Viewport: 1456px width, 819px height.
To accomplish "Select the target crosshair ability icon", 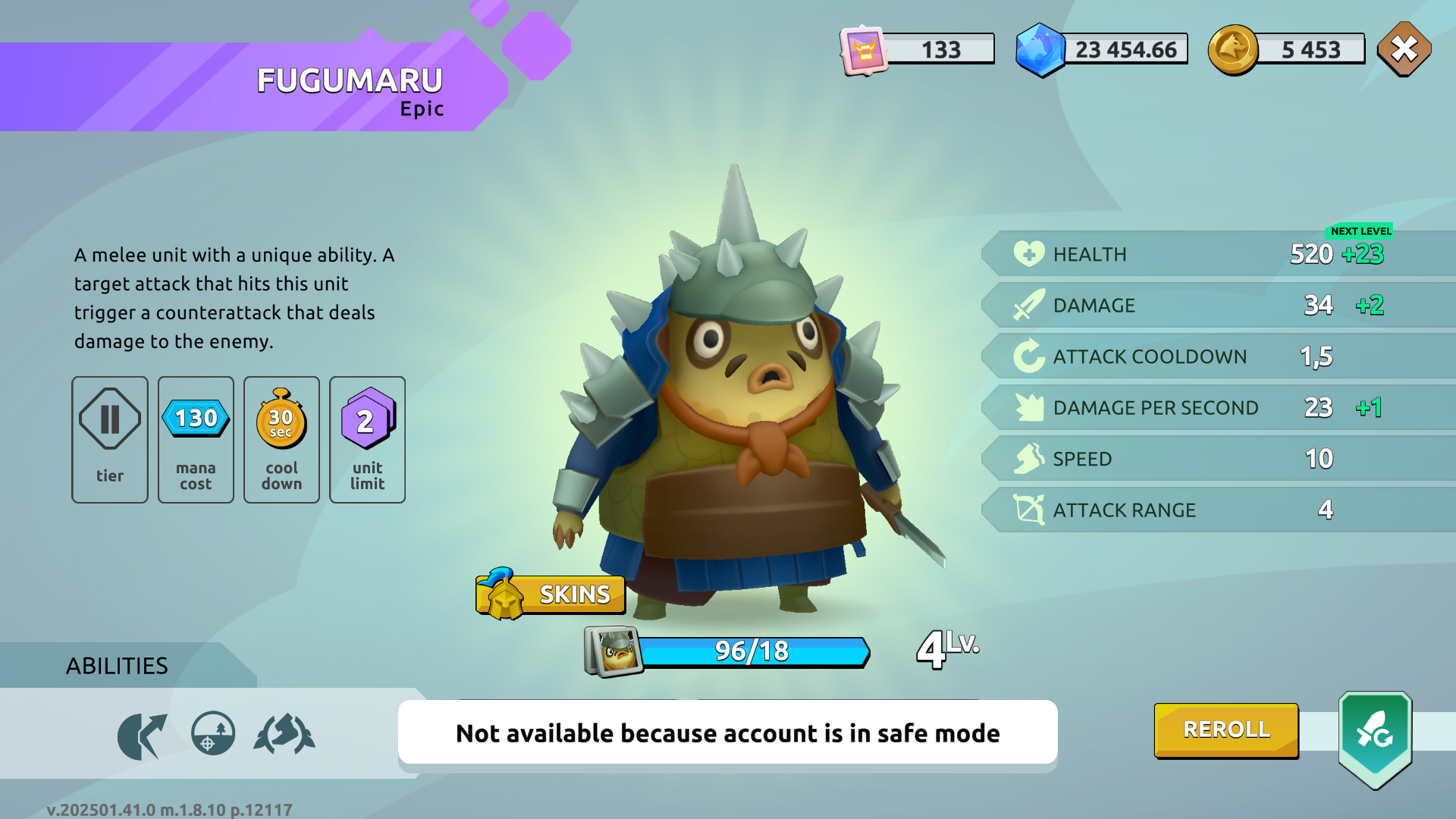I will pyautogui.click(x=213, y=733).
